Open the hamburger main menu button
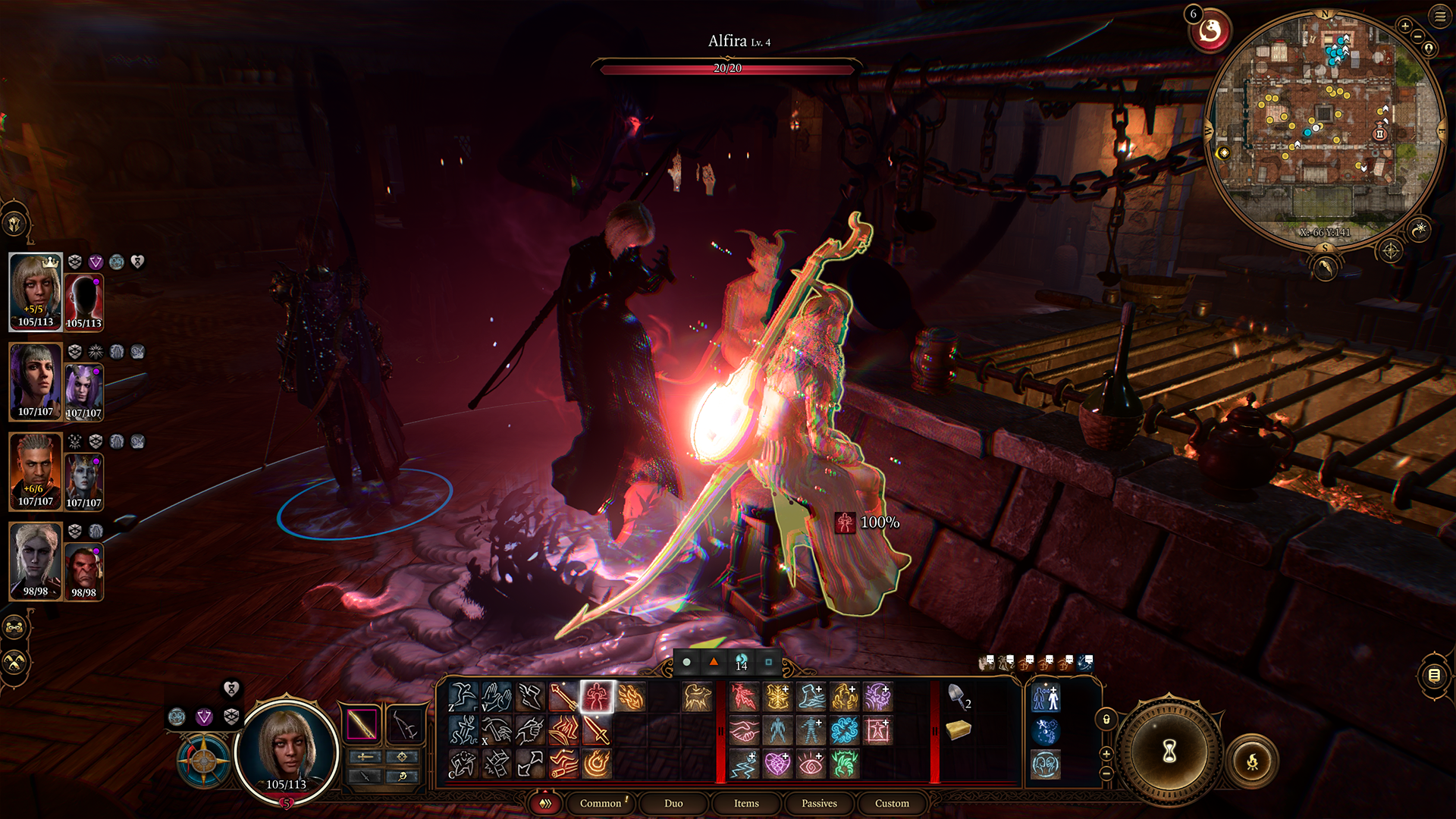 [1440, 16]
